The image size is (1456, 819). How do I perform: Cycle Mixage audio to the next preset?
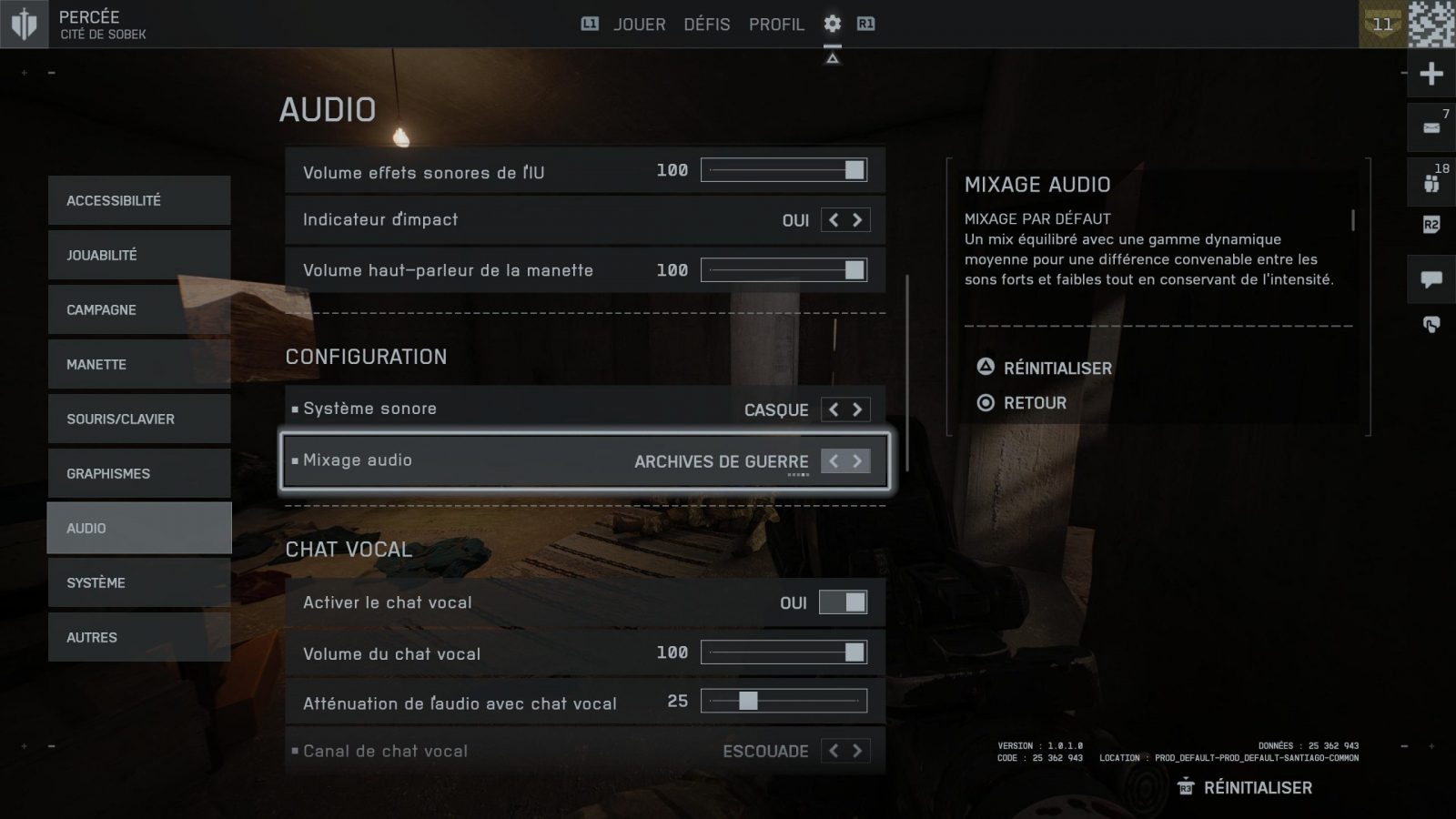pos(857,461)
